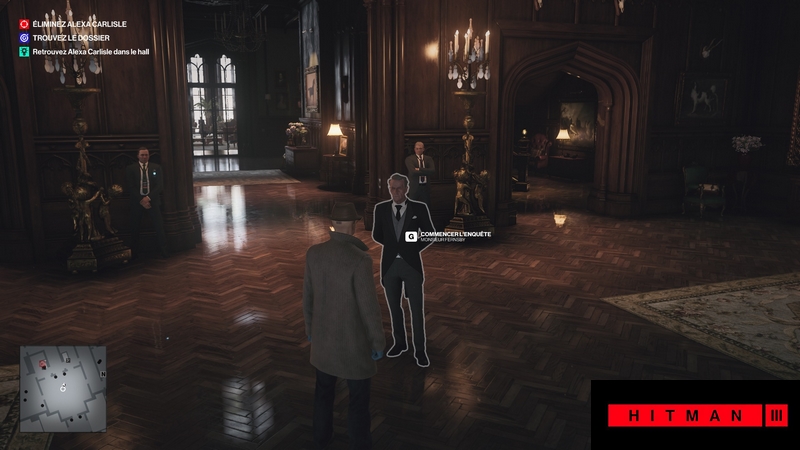The height and width of the screenshot is (450, 800).
Task: Open the minimap
Action: point(62,388)
